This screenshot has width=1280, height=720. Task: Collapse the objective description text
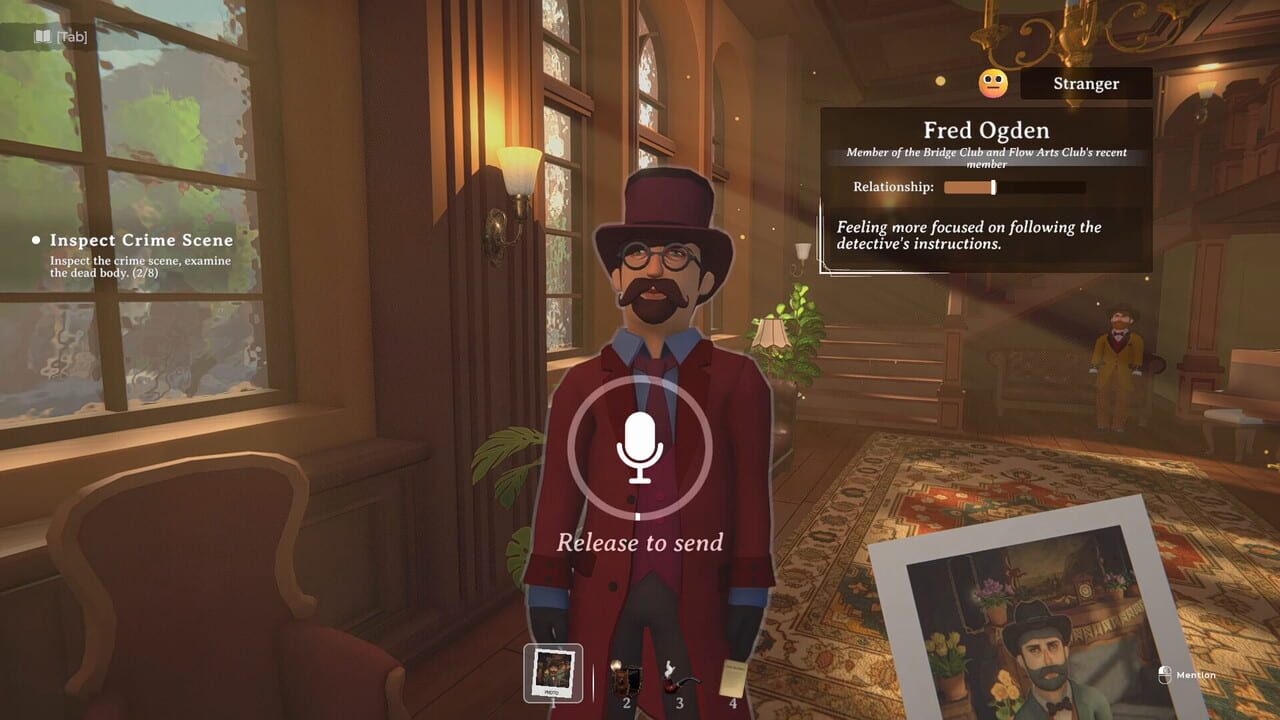coord(140,268)
